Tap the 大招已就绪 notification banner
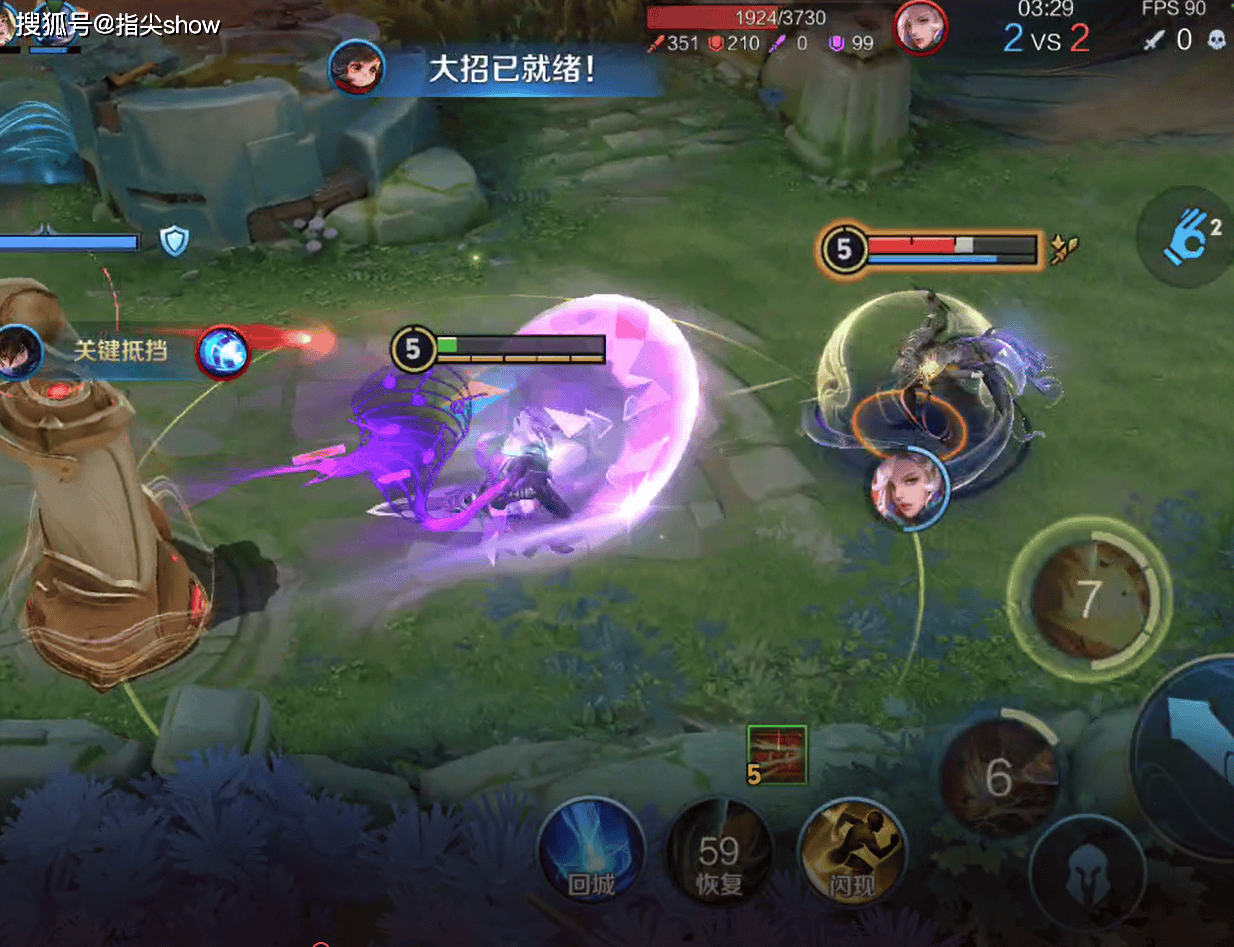The width and height of the screenshot is (1234, 947). (512, 68)
